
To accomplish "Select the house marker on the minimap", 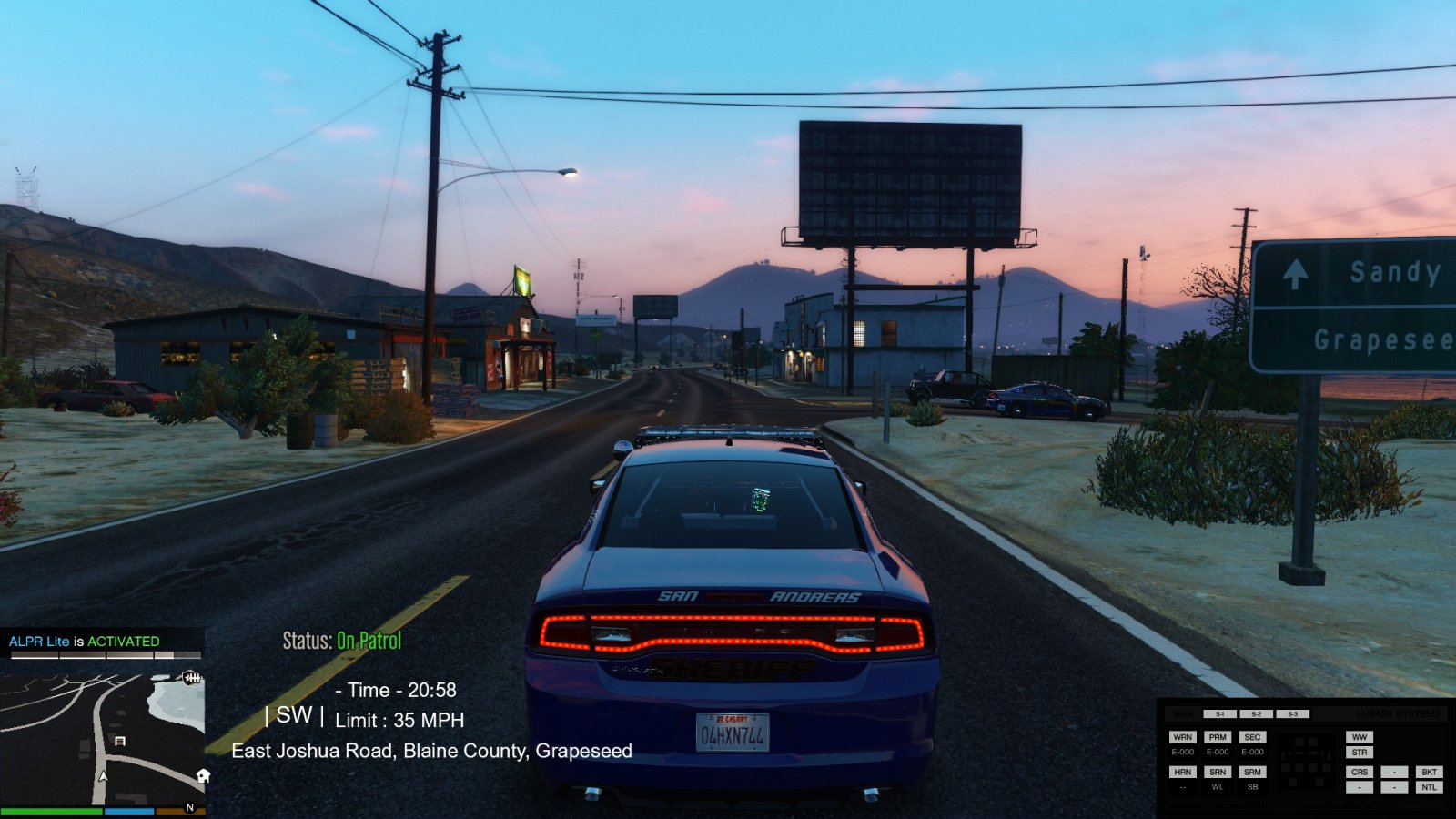I will (x=203, y=776).
